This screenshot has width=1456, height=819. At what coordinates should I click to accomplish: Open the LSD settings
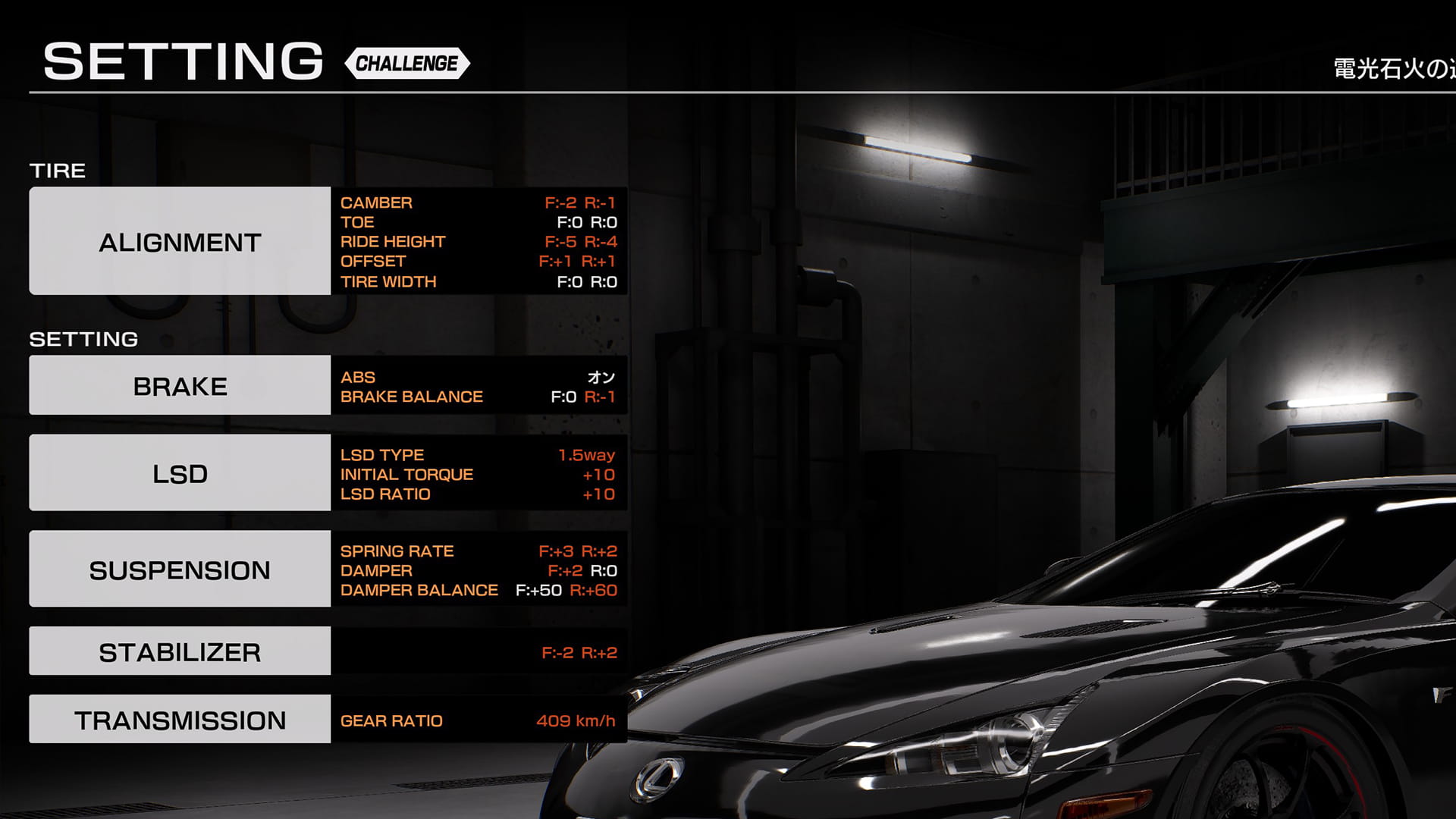(x=180, y=472)
